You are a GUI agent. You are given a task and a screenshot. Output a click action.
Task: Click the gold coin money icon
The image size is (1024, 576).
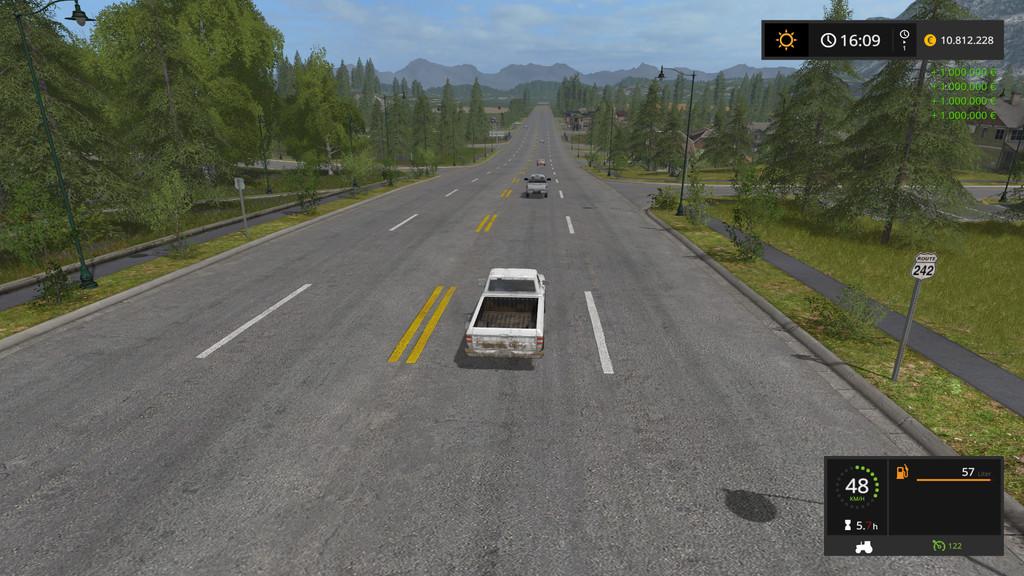[x=929, y=41]
